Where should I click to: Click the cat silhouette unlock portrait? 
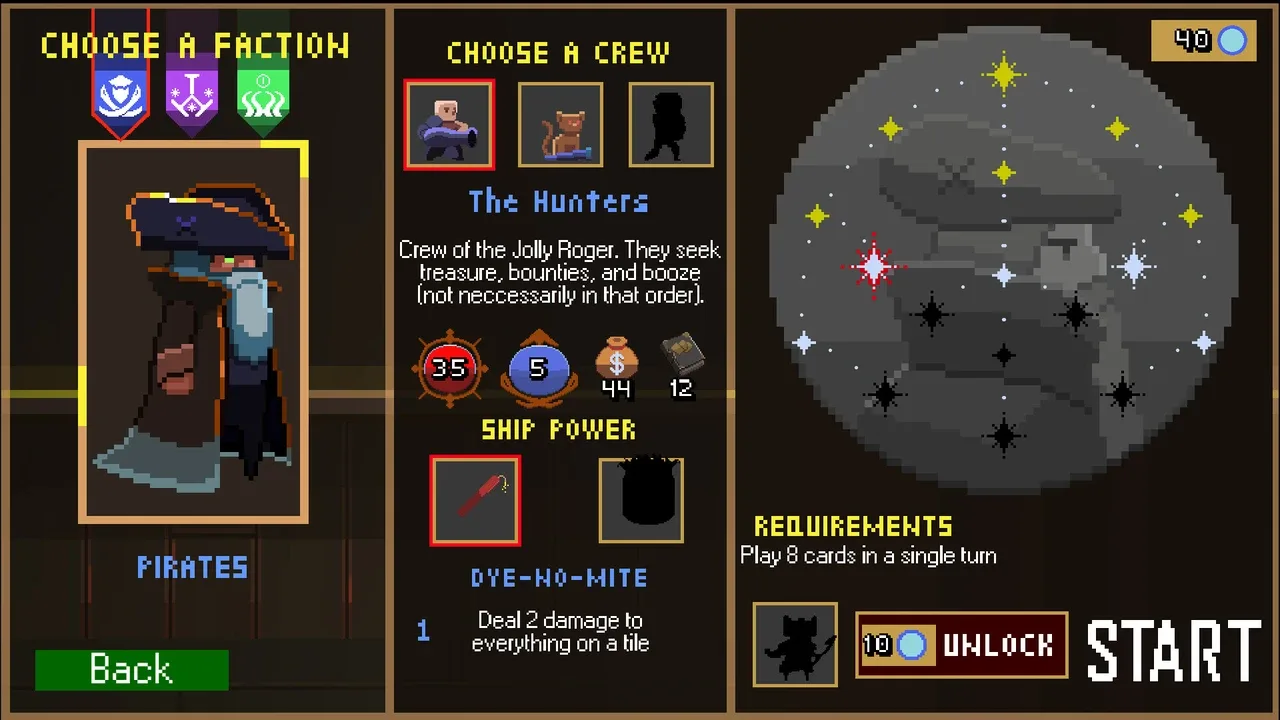pyautogui.click(x=795, y=645)
